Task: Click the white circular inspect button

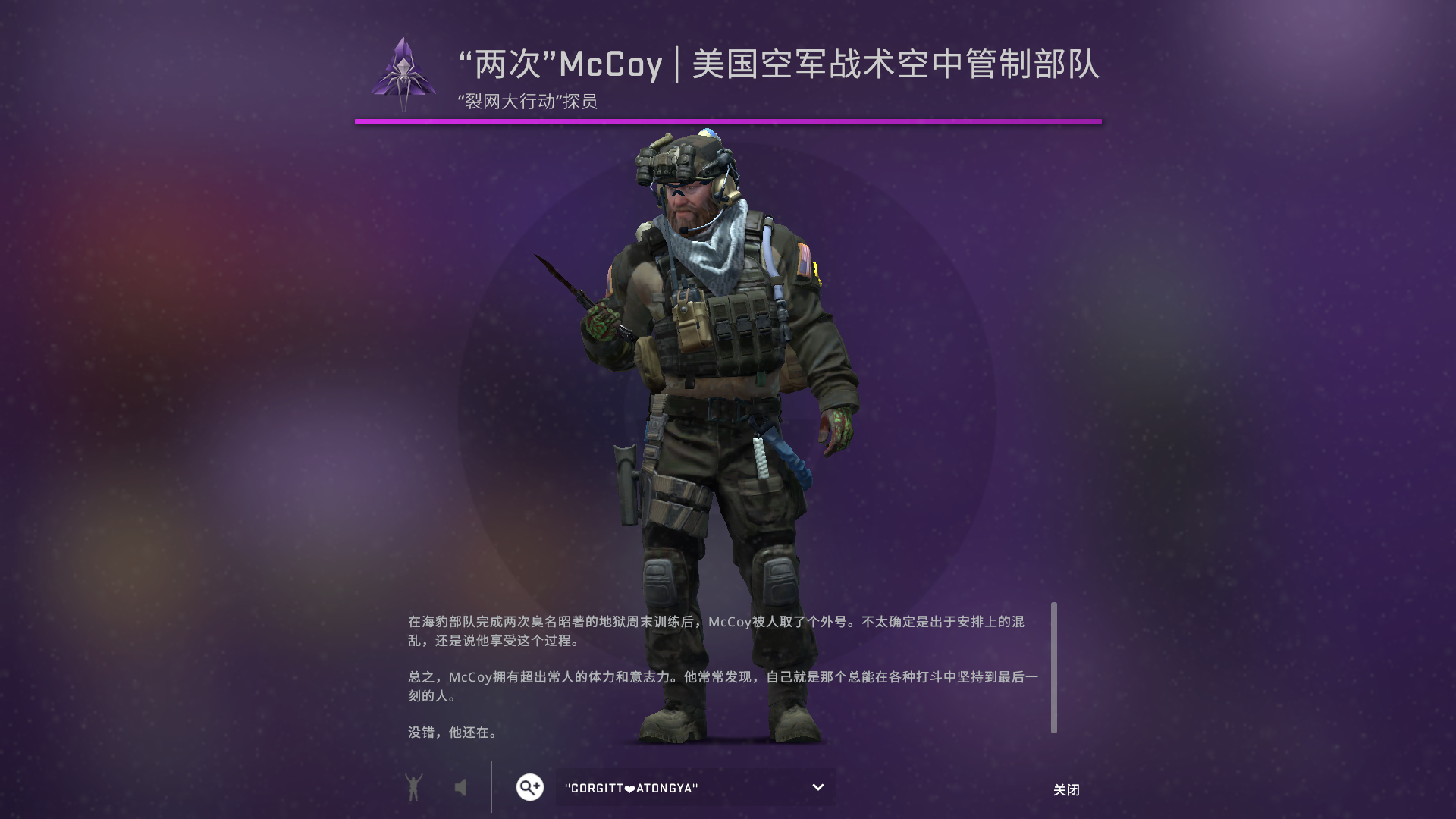Action: tap(529, 787)
